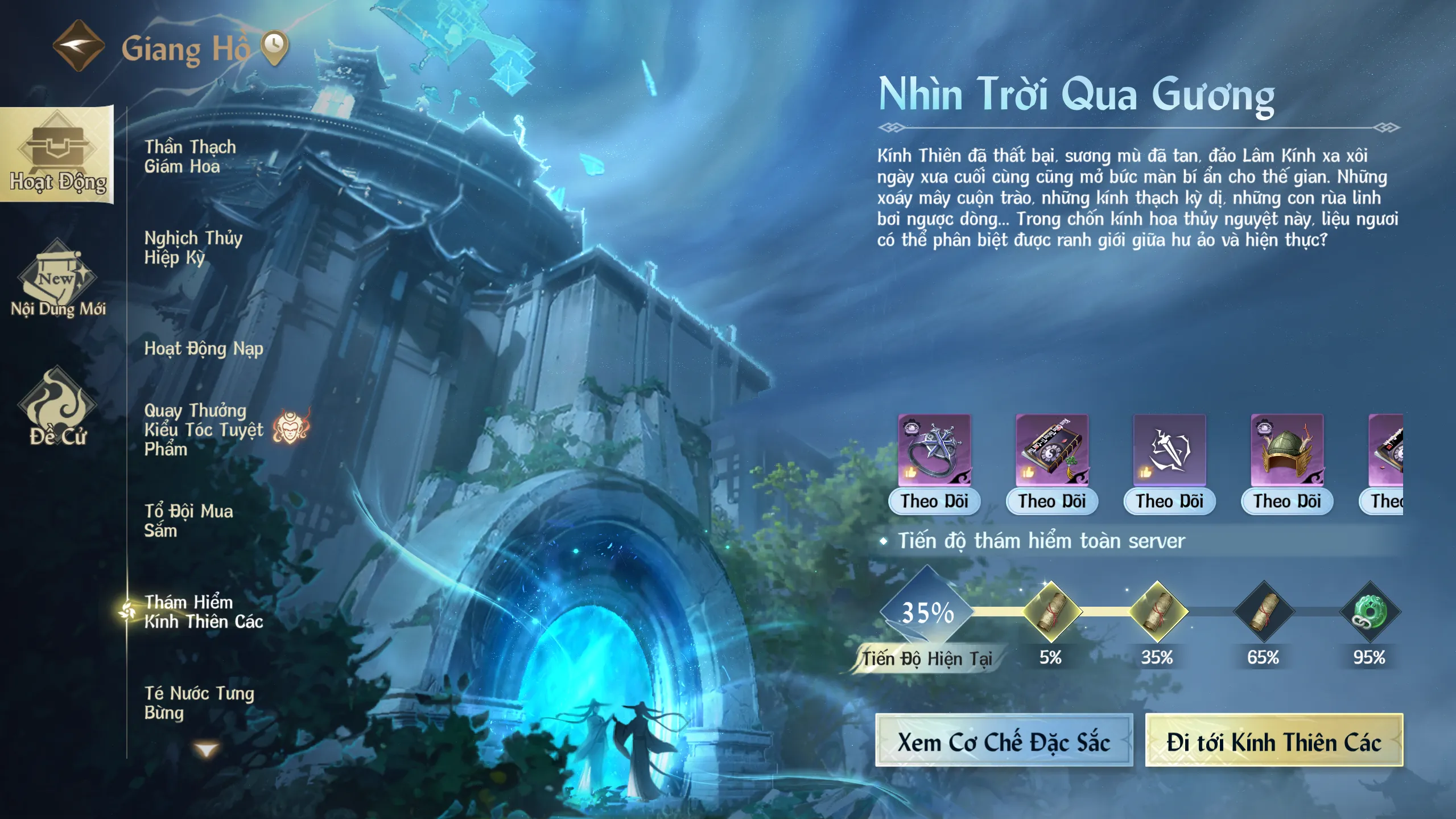Click the back arrow diamond icon
Viewport: 1456px width, 819px height.
tap(79, 46)
